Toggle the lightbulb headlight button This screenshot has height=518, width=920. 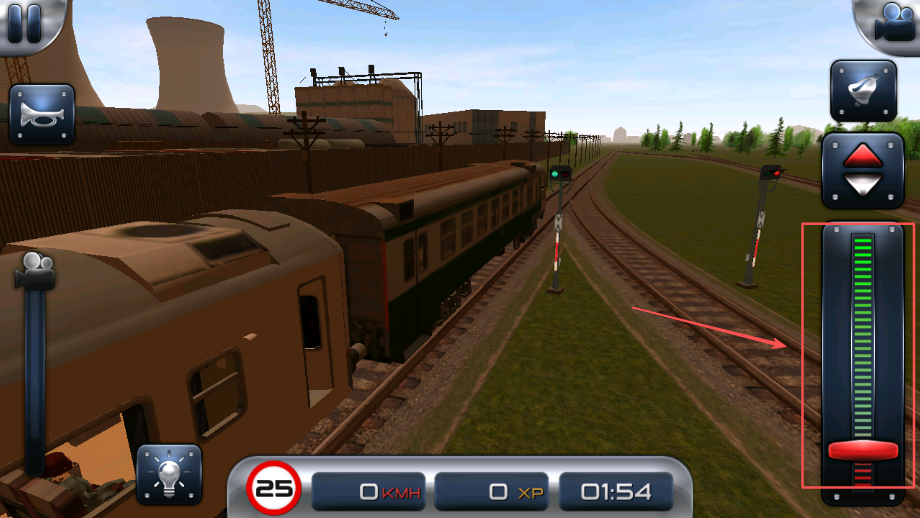[169, 474]
